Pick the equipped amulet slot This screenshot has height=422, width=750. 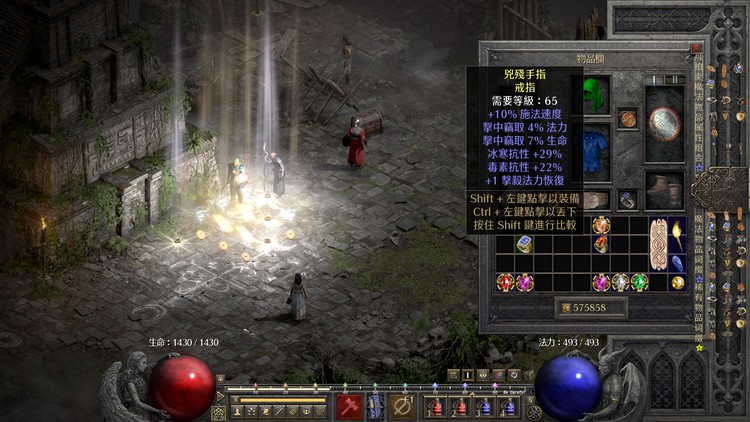pyautogui.click(x=628, y=118)
